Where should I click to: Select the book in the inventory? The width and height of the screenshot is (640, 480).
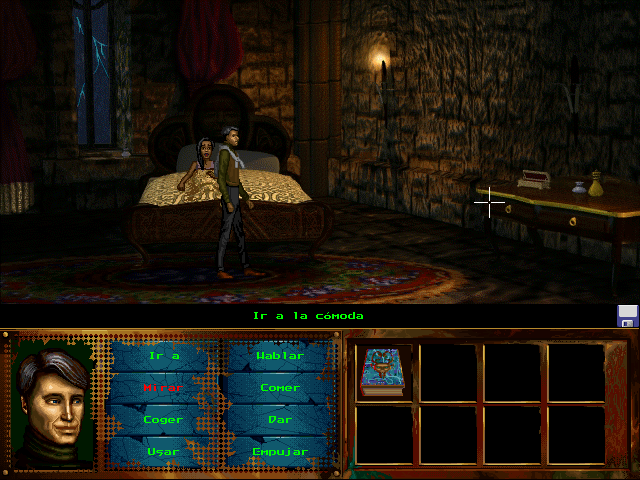tap(381, 372)
